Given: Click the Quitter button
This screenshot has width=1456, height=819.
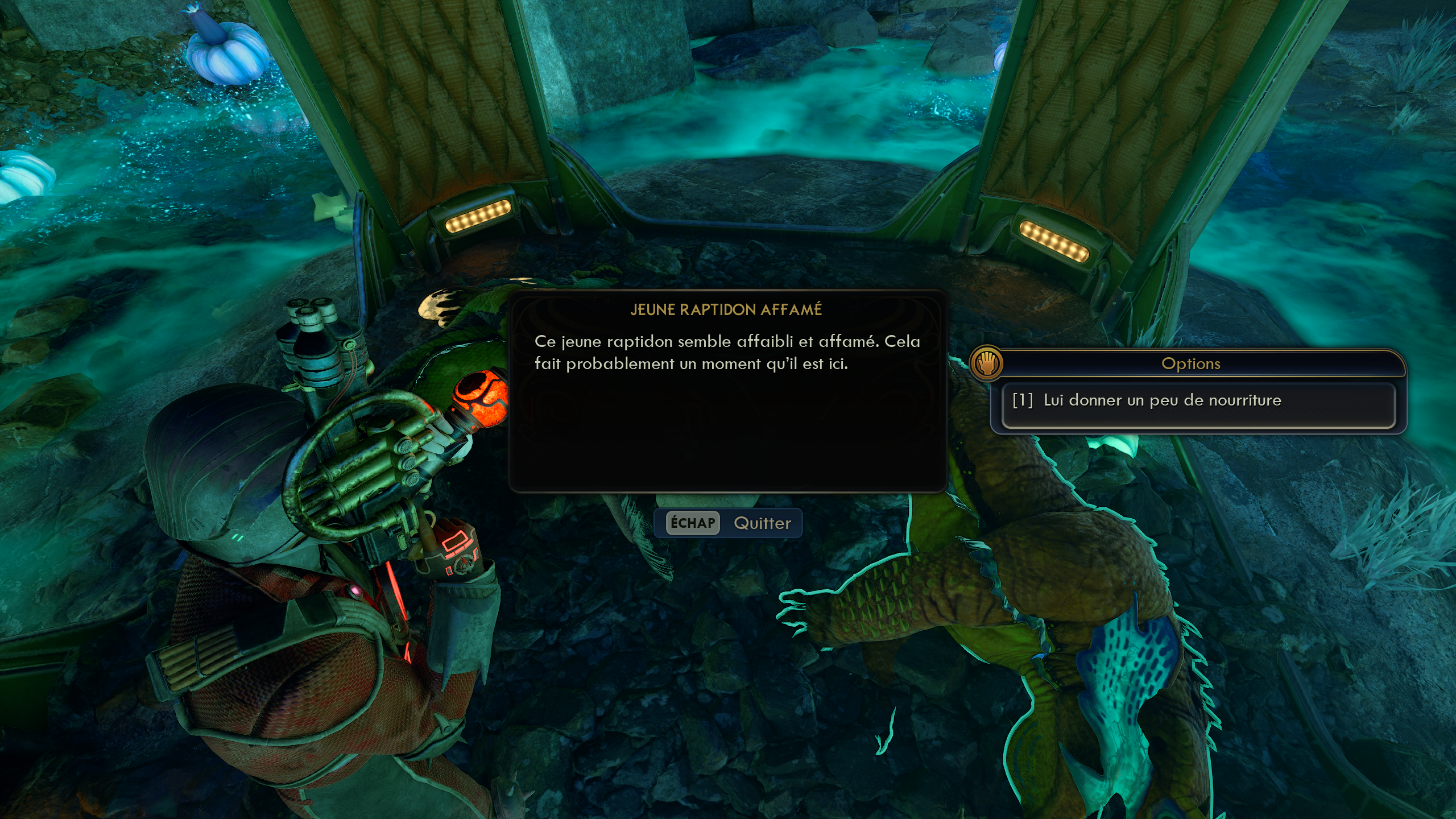Looking at the screenshot, I should pos(729,523).
